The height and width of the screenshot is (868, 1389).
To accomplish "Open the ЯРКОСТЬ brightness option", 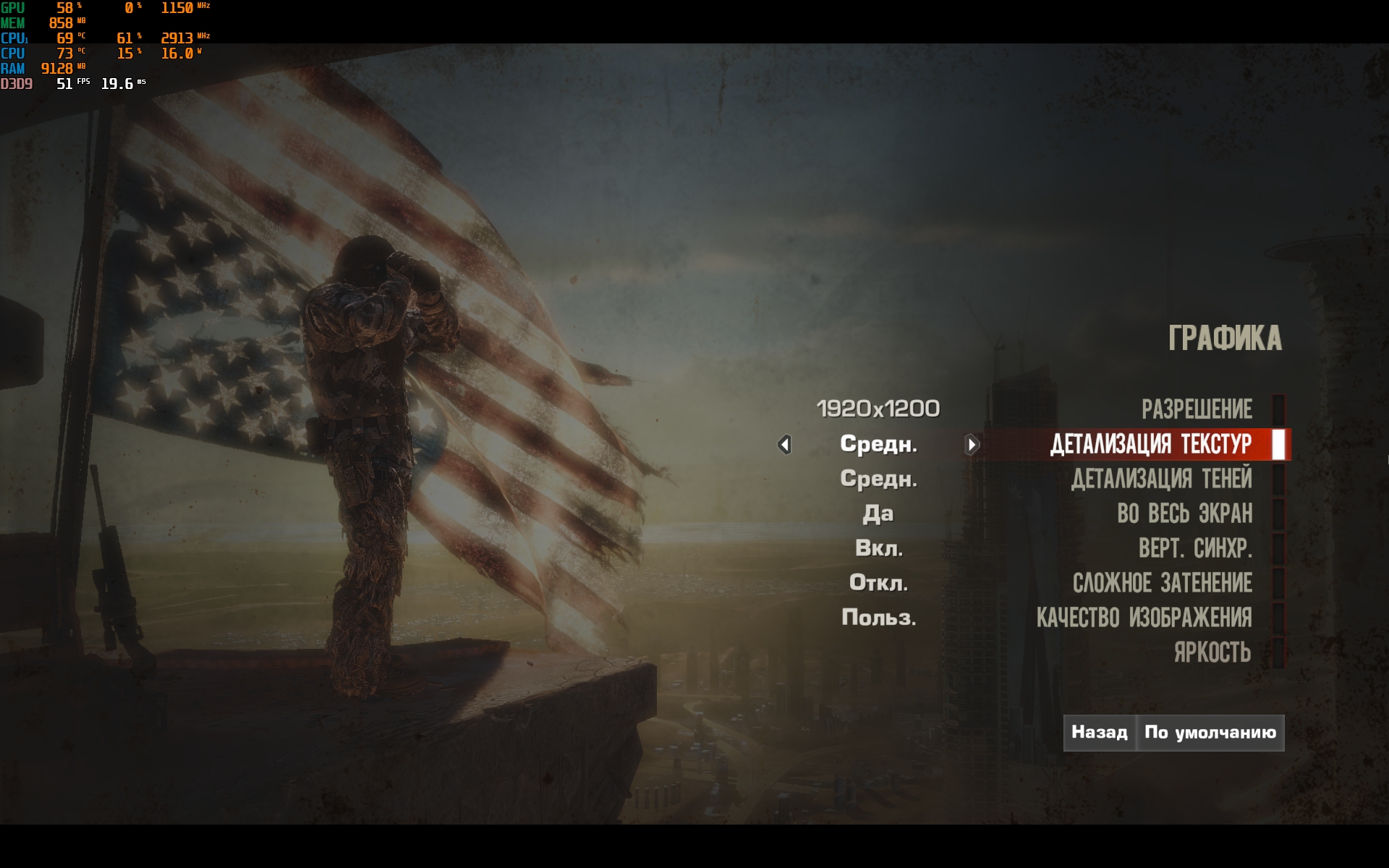I will tap(1212, 652).
